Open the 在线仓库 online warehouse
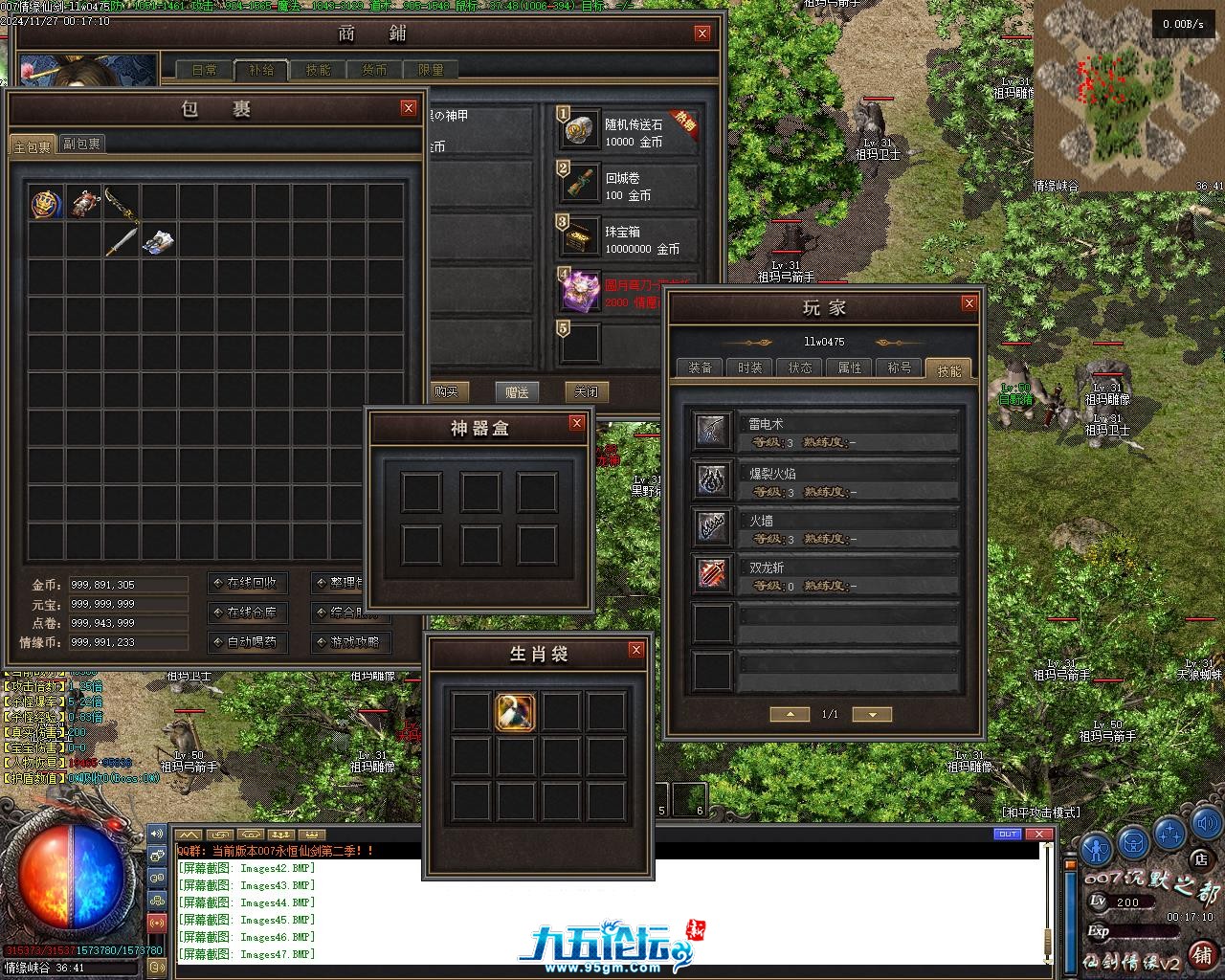 [245, 612]
